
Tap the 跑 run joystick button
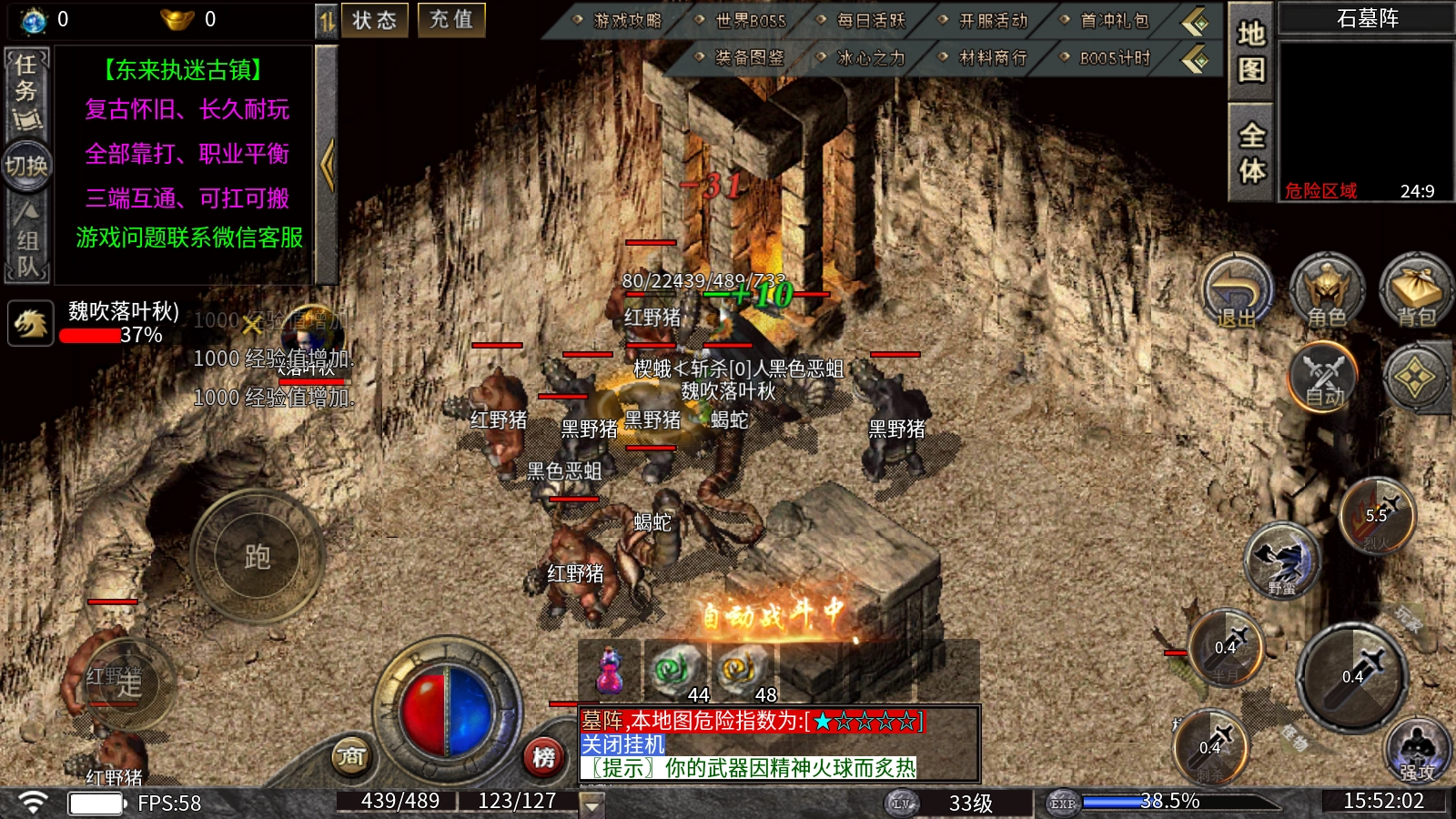tap(257, 556)
